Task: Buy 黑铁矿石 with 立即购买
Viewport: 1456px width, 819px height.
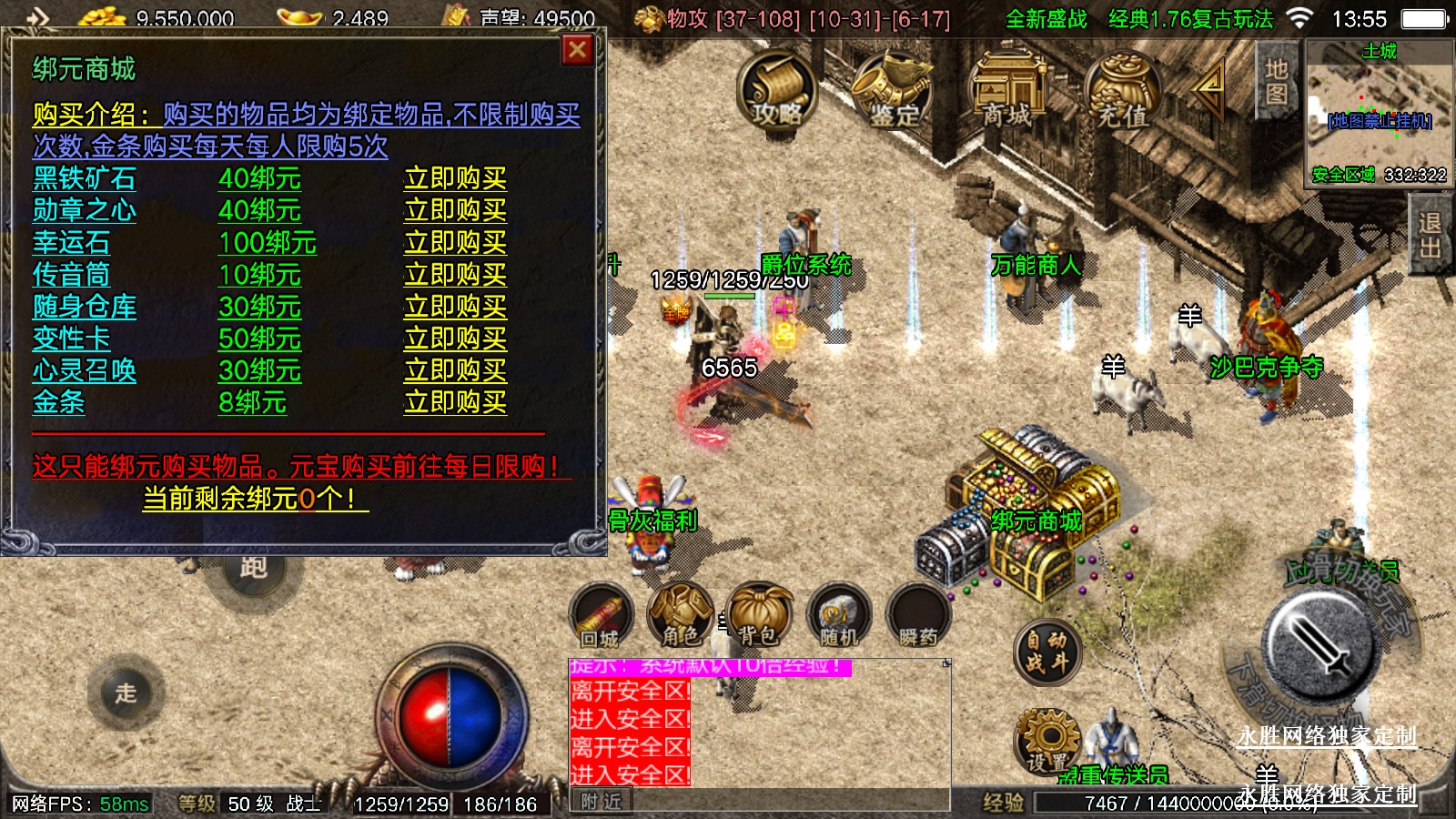Action: (455, 178)
